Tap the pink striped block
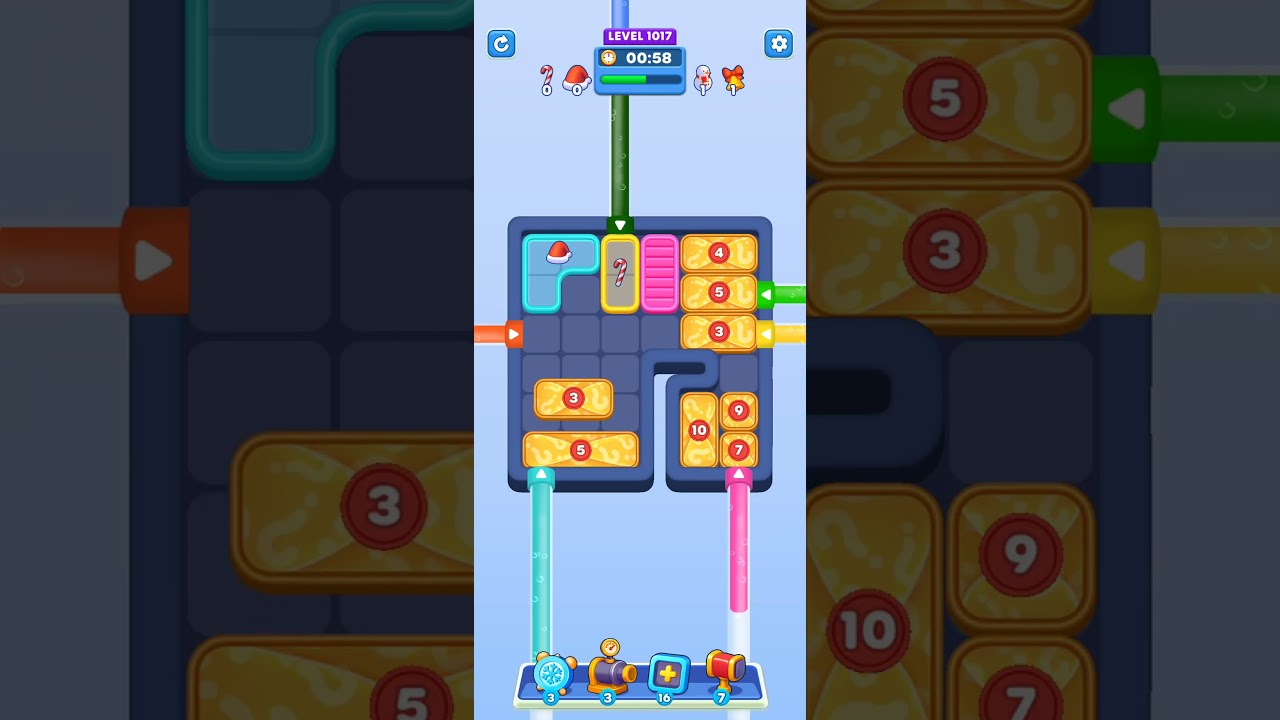The image size is (1280, 720). [661, 272]
